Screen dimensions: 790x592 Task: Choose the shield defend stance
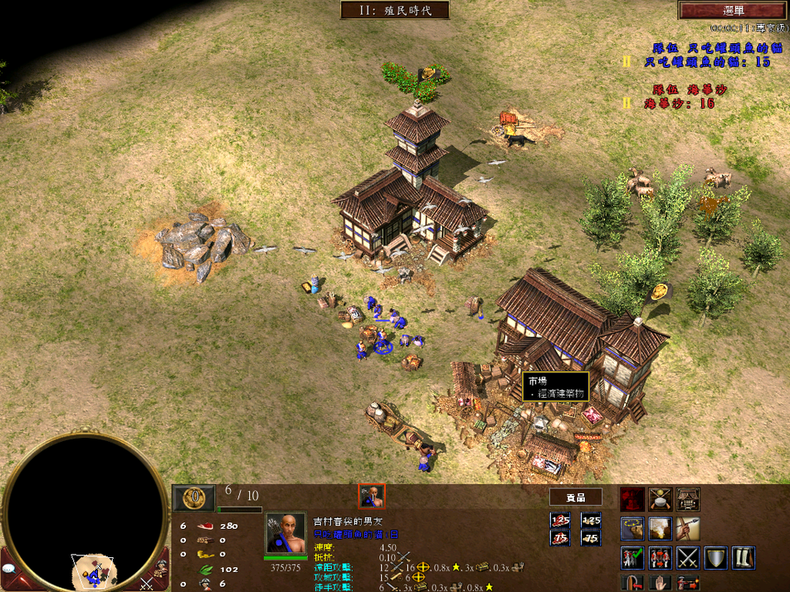[x=714, y=557]
